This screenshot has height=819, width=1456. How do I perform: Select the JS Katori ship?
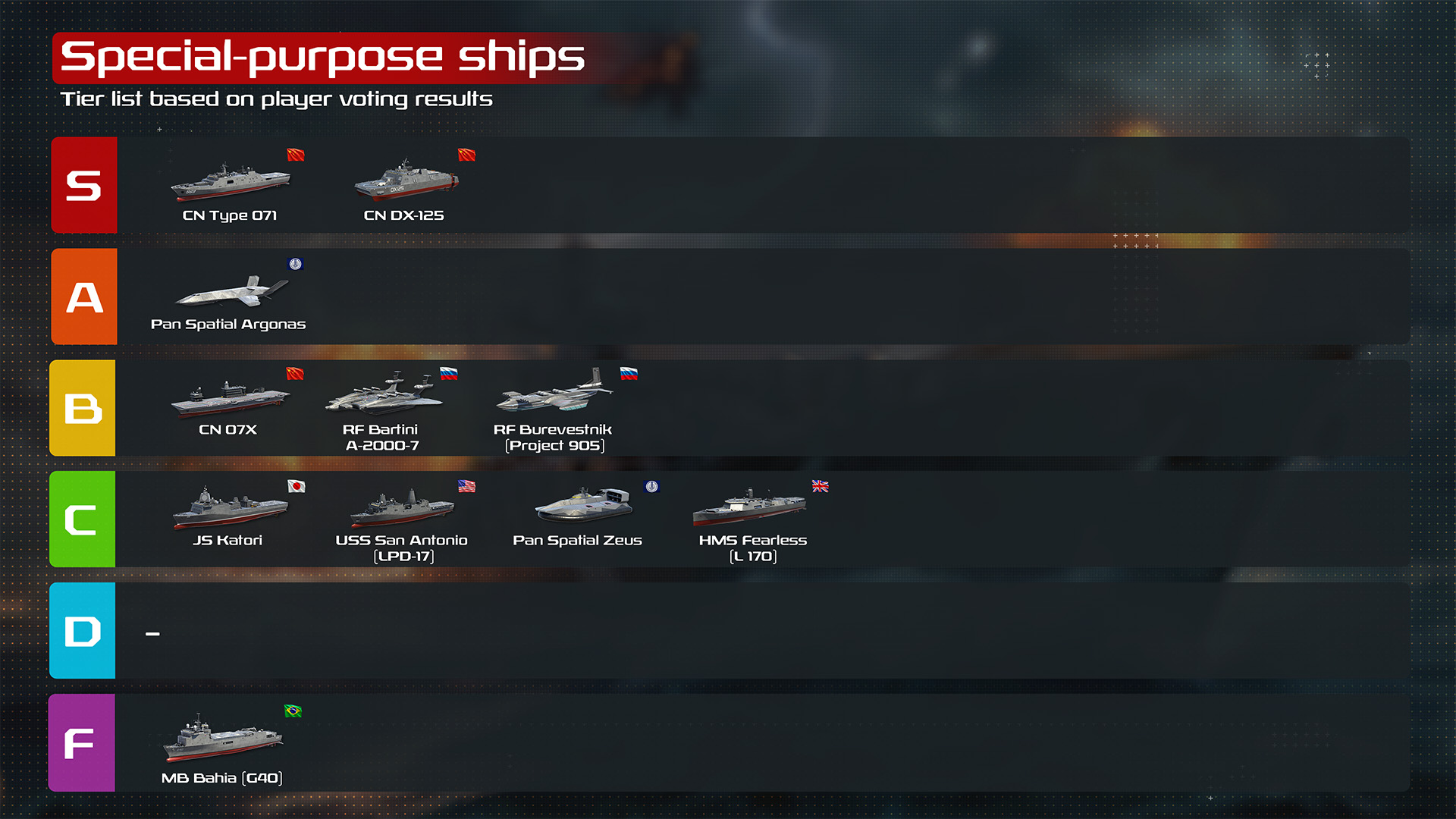point(229,508)
